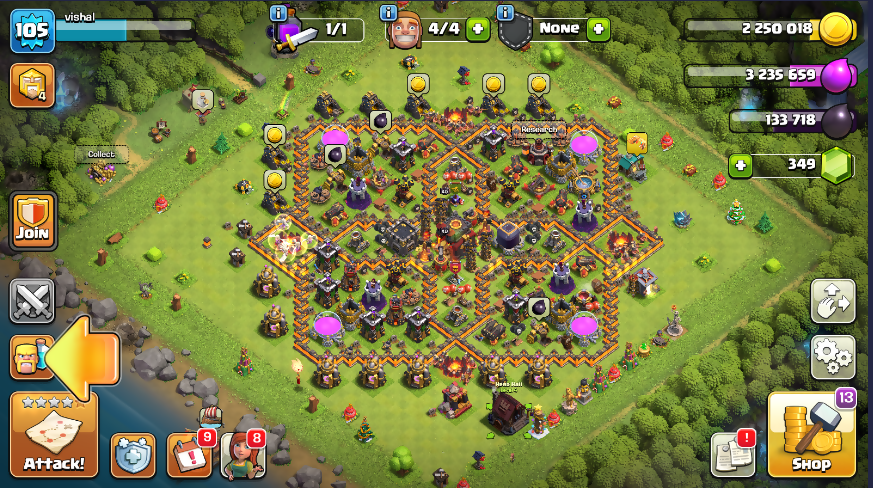Add a builder via the plus button

tap(477, 29)
